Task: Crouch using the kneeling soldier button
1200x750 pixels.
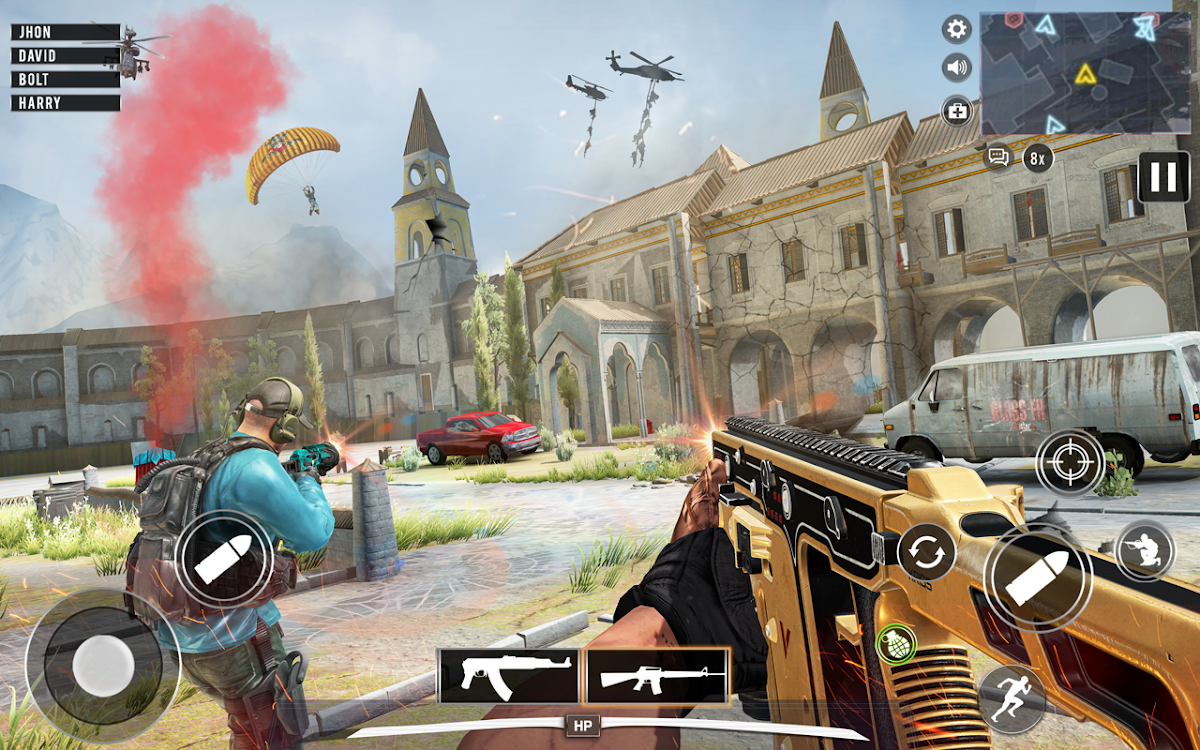Action: [1144, 549]
